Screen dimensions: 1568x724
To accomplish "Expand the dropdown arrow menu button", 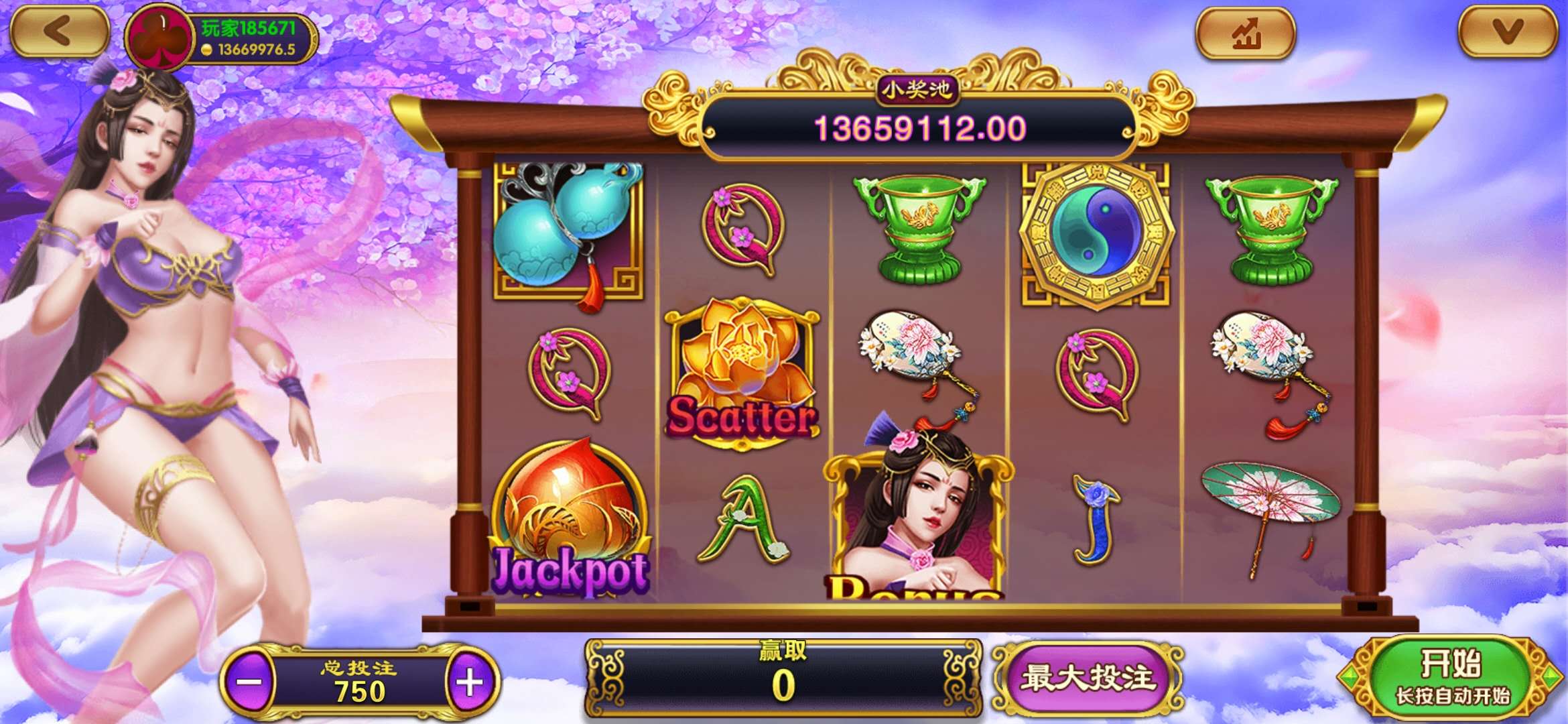I will [1508, 32].
